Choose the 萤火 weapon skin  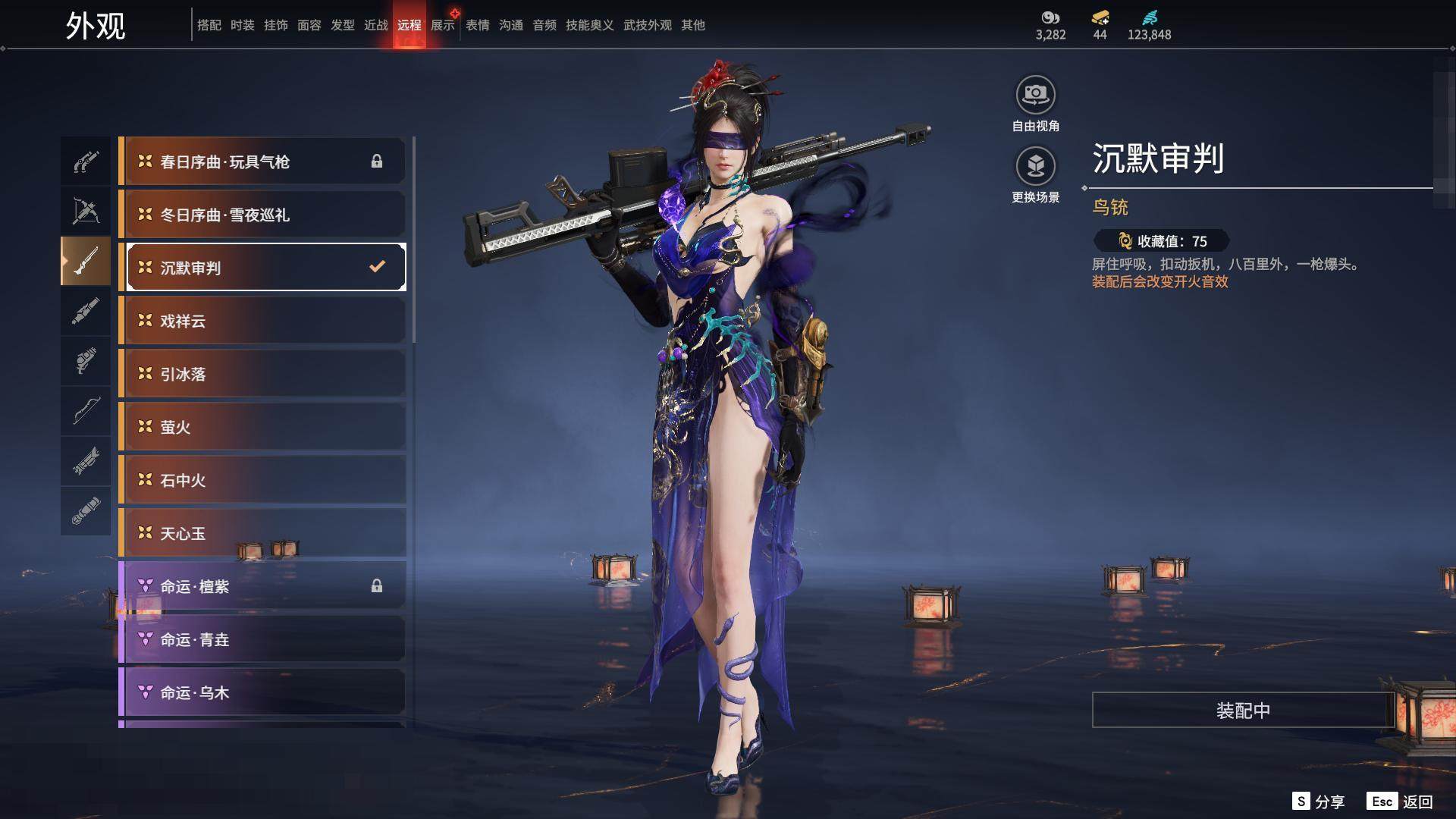pos(263,427)
